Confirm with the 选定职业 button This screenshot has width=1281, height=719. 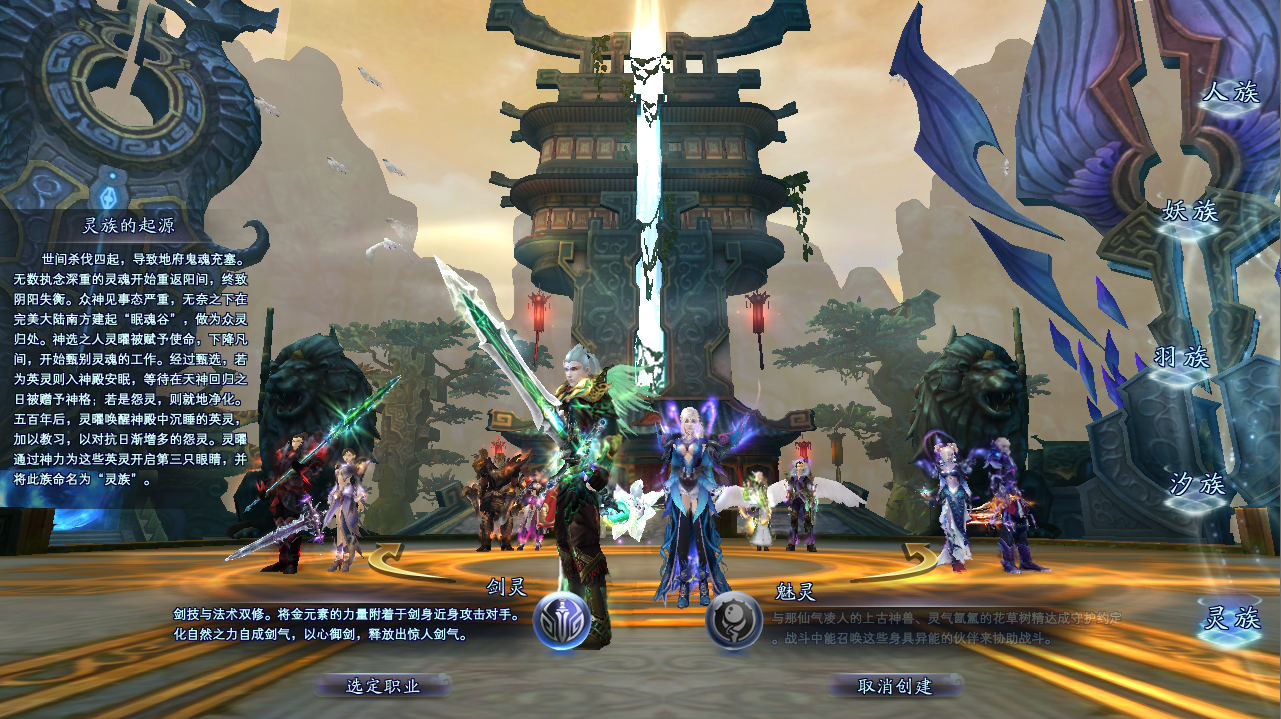pos(383,686)
